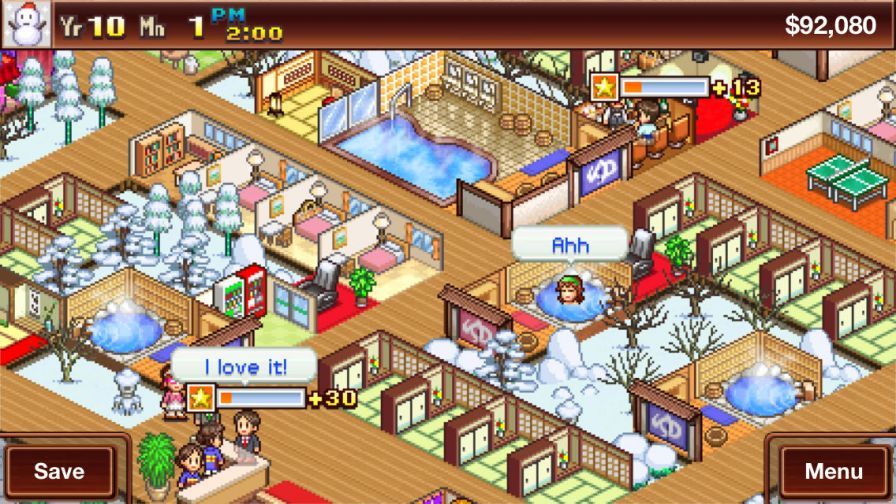Open the Menu button

(x=833, y=470)
